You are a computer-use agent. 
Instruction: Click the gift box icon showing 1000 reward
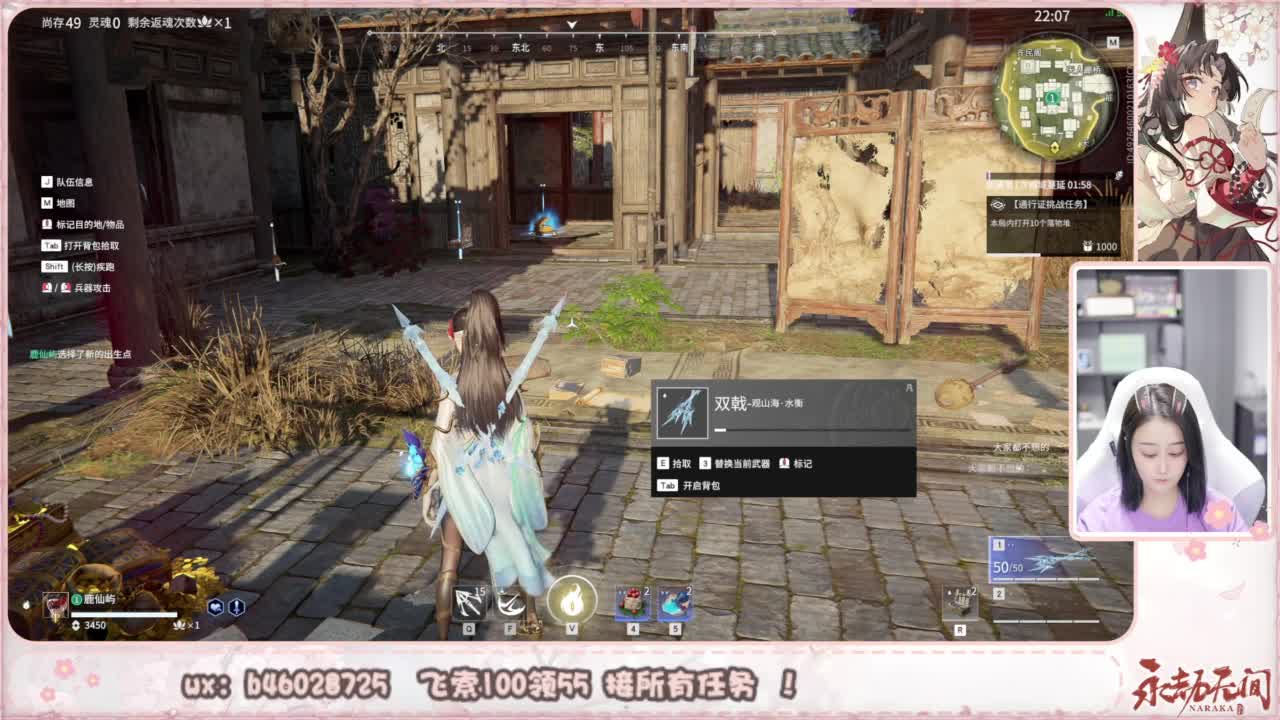(1089, 246)
